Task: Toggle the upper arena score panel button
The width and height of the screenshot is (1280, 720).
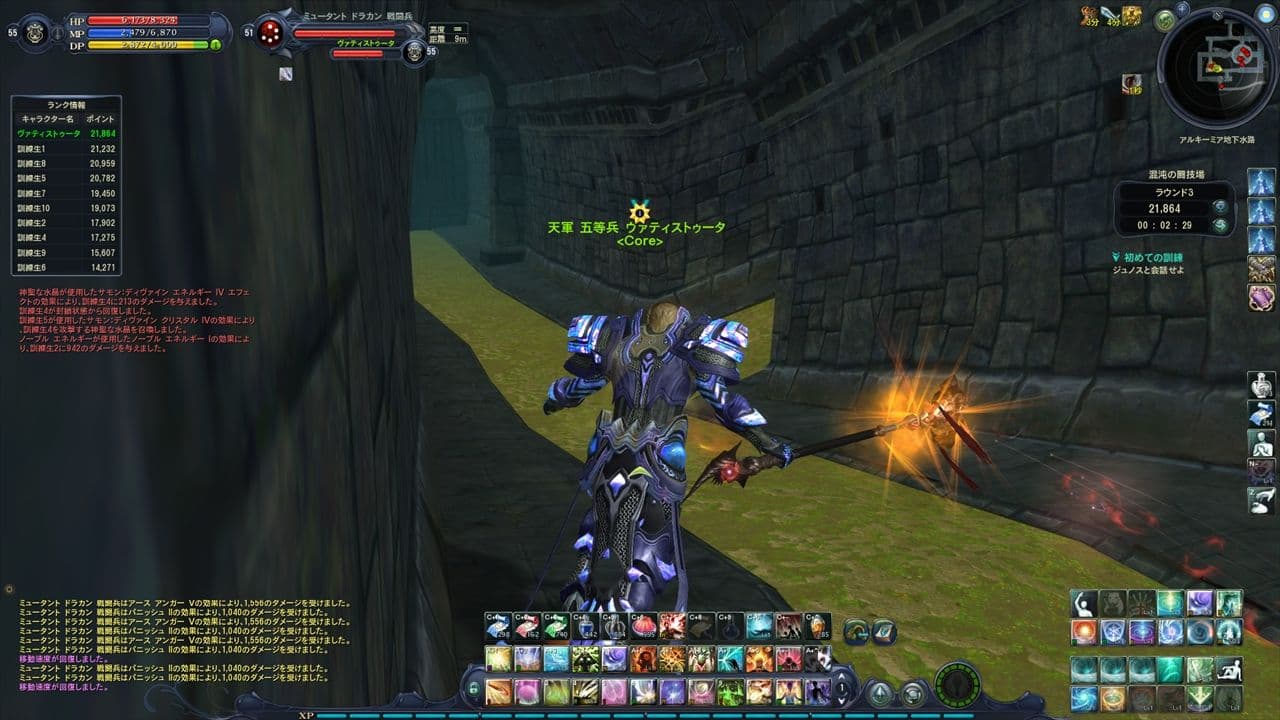Action: click(x=1220, y=207)
